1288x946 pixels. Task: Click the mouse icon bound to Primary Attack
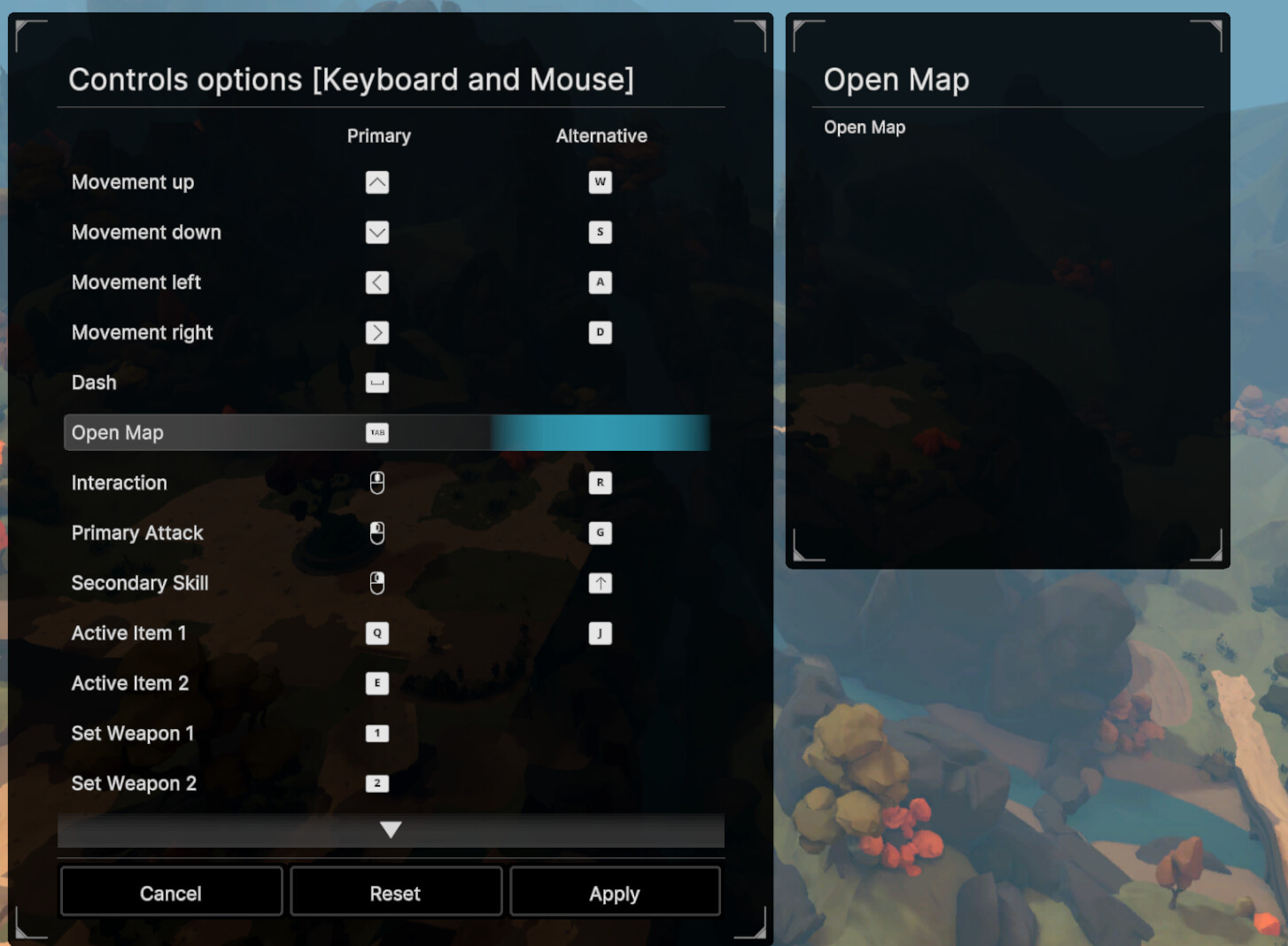coord(376,532)
